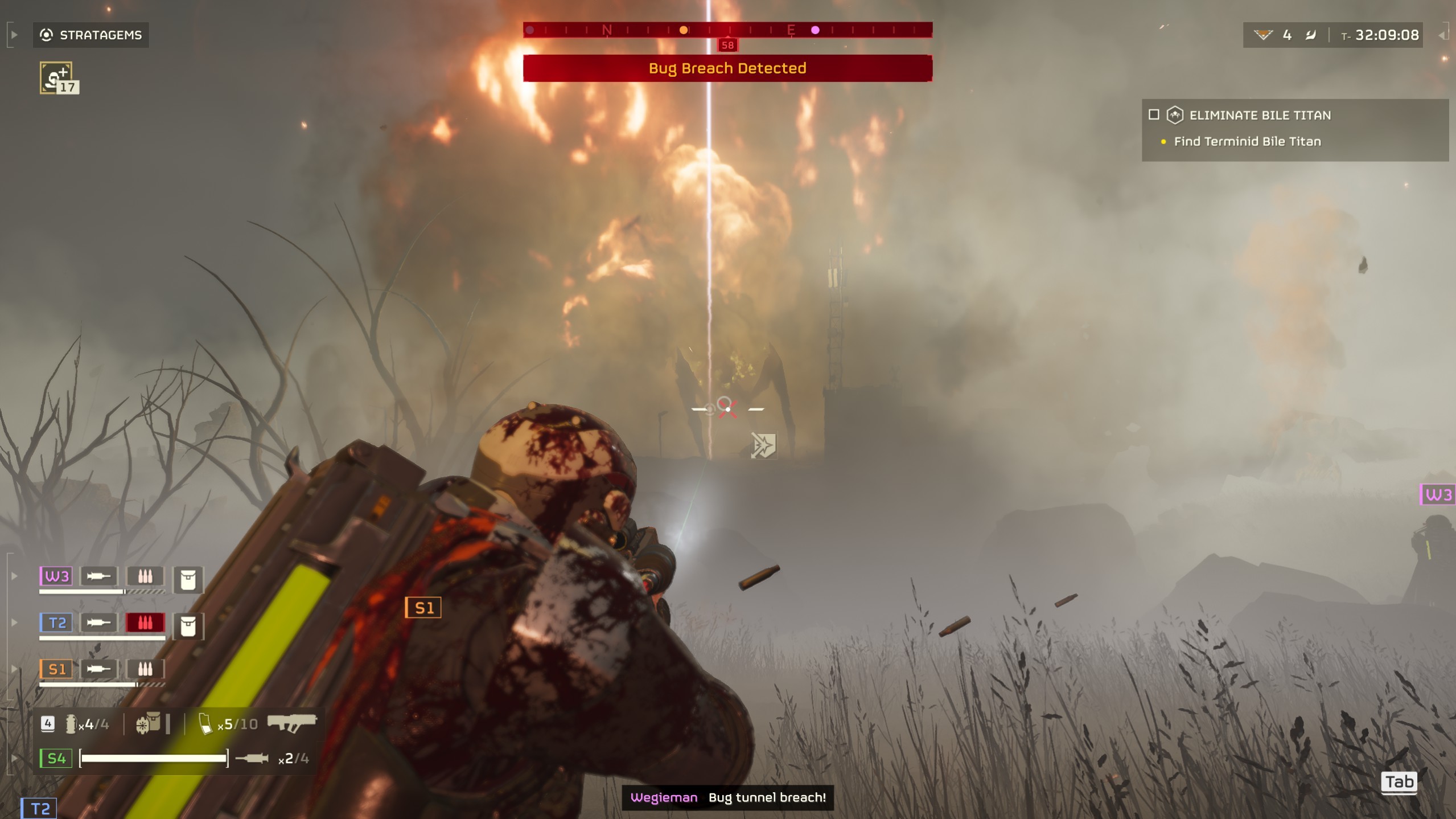
Task: Click the stim syringe icon beside S4's health
Action: (252, 758)
